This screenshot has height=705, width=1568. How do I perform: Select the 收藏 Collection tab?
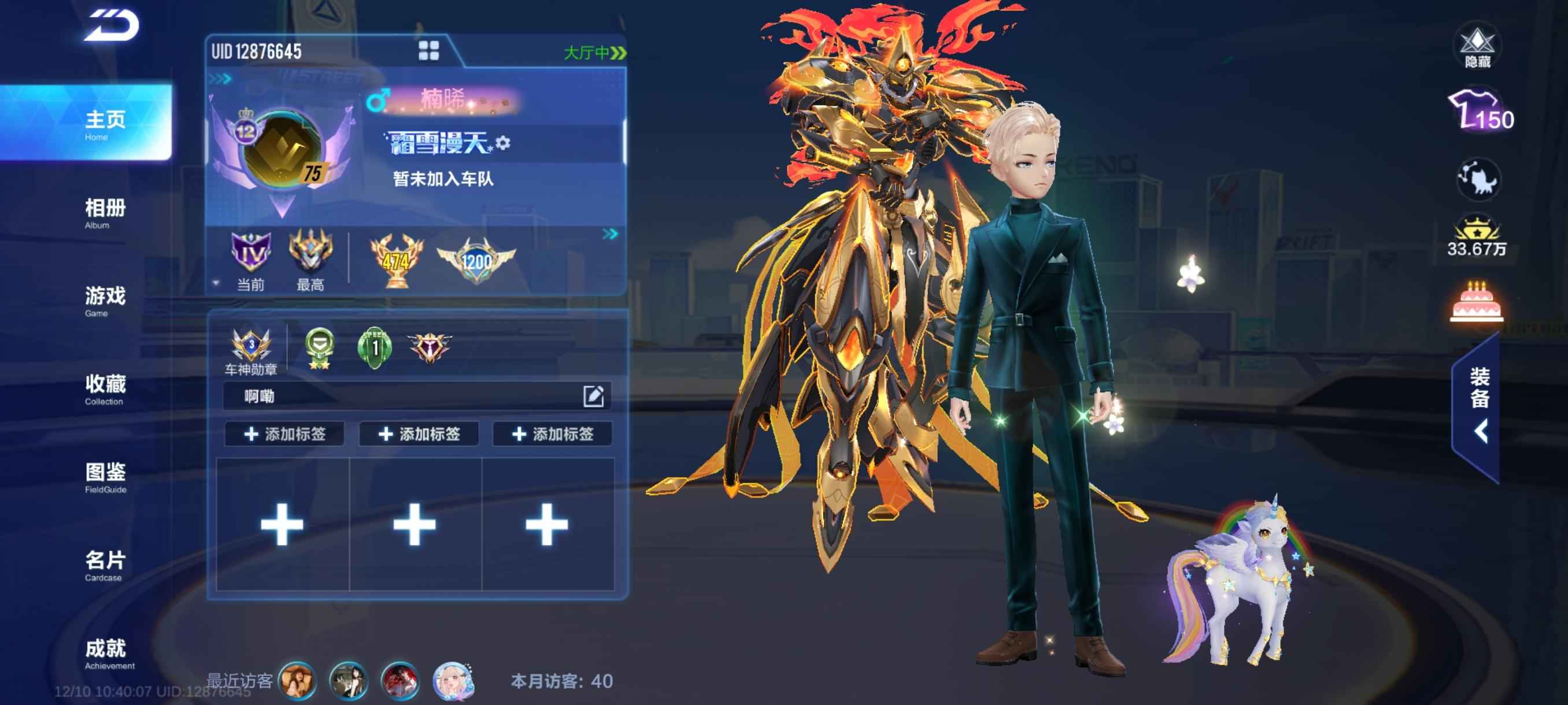[x=105, y=389]
